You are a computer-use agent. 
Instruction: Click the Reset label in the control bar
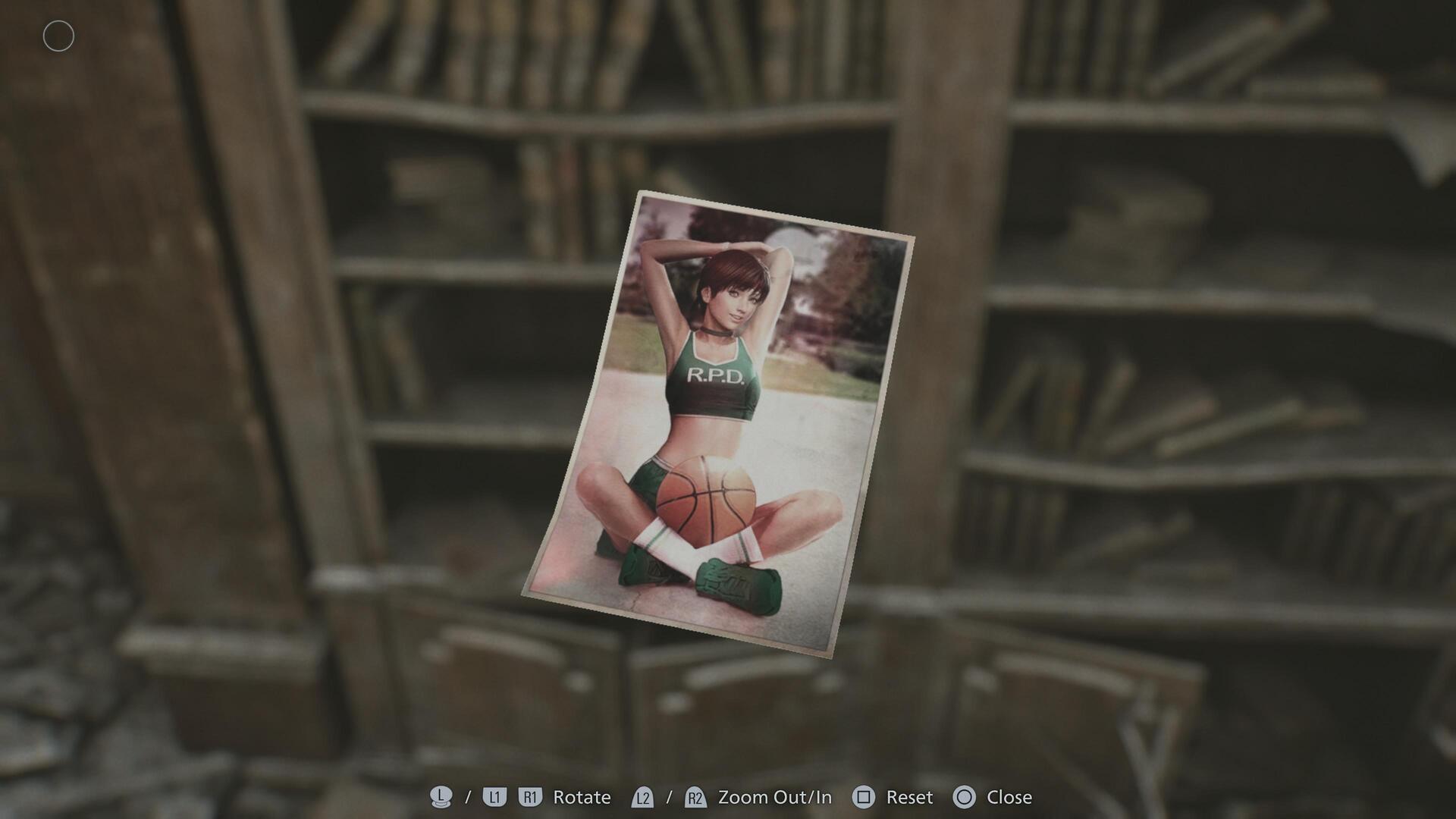(909, 797)
